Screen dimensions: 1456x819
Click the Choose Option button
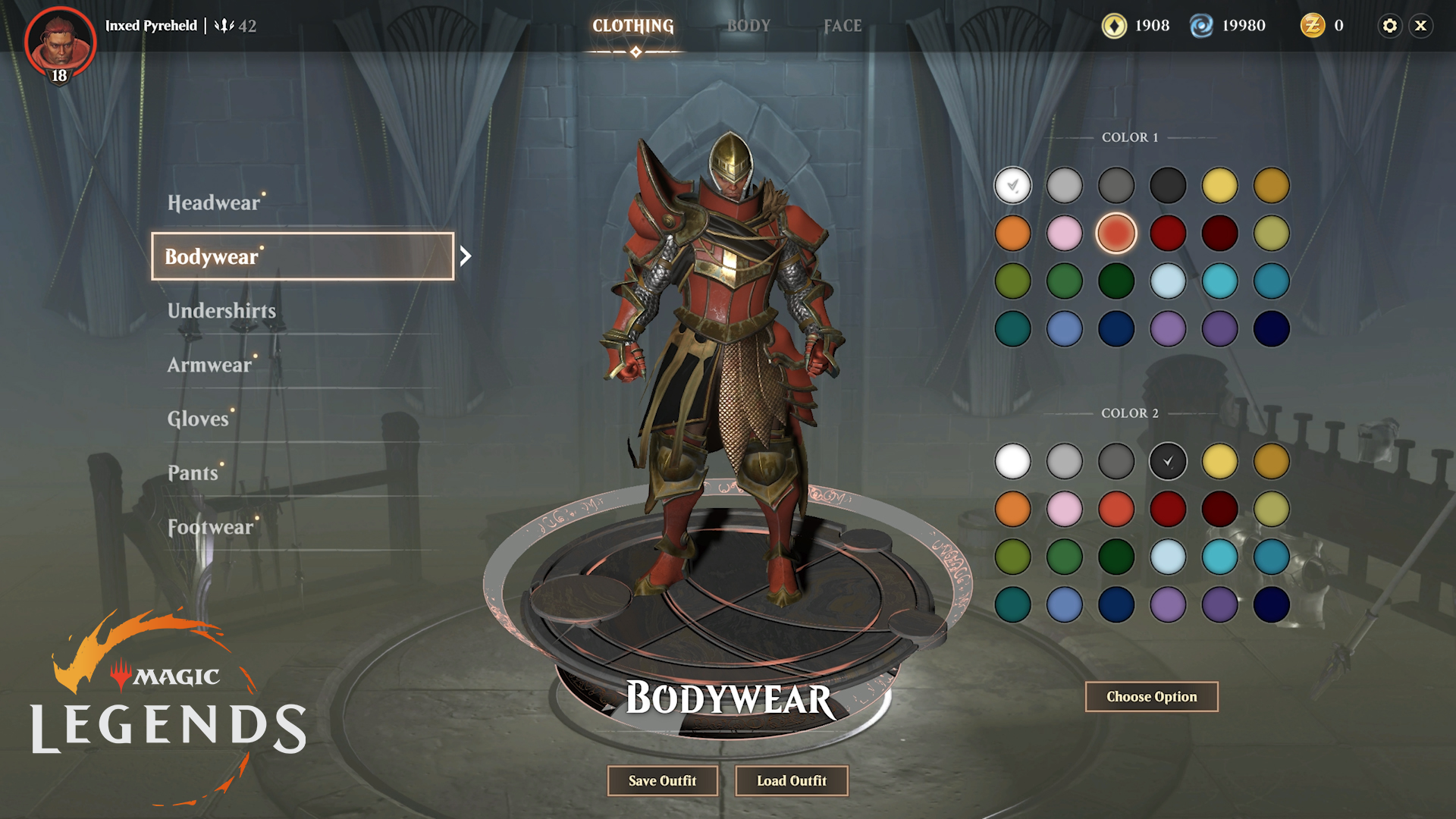[1151, 697]
